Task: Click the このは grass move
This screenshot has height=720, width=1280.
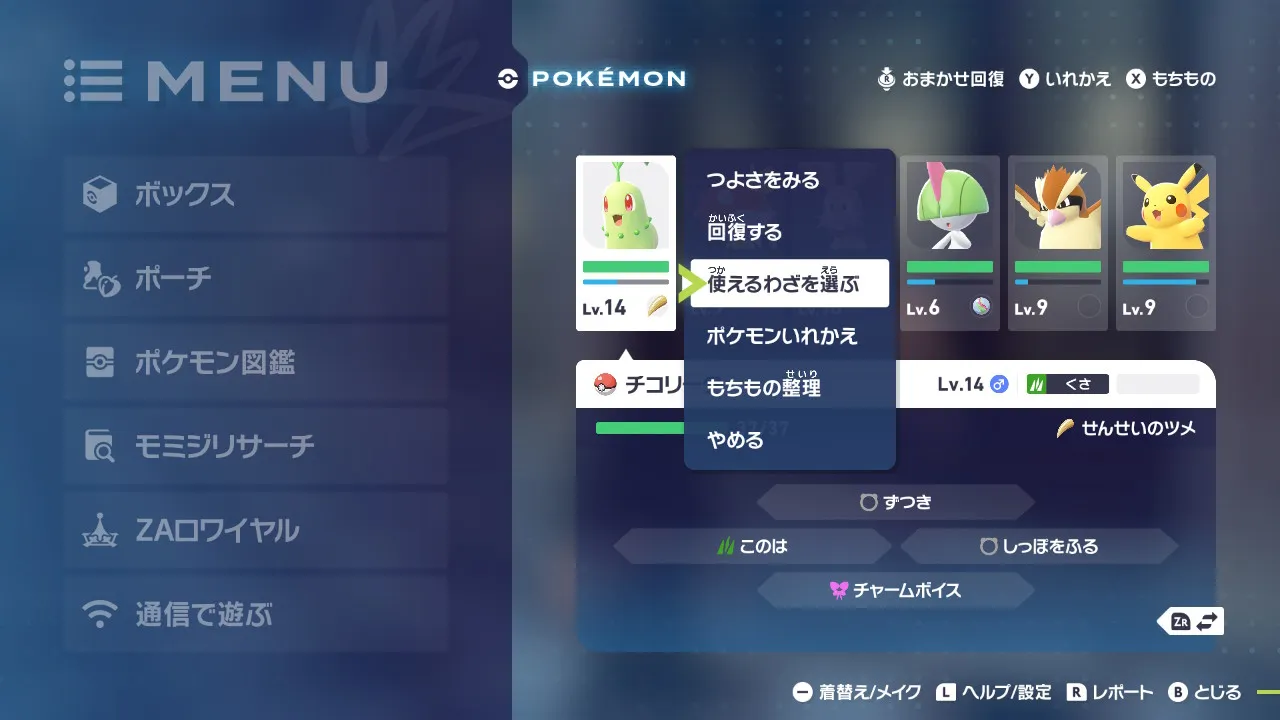Action: (752, 546)
